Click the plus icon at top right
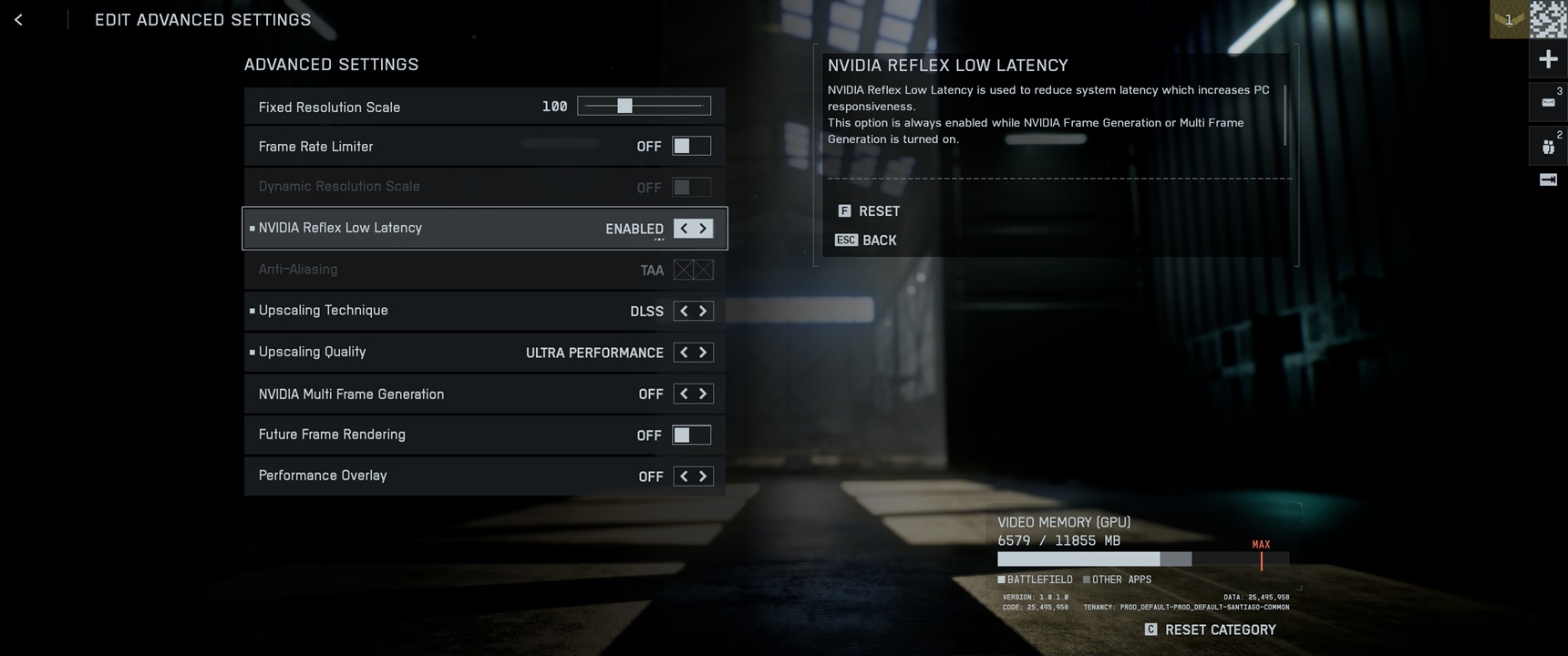Viewport: 1568px width, 656px height. click(x=1548, y=60)
